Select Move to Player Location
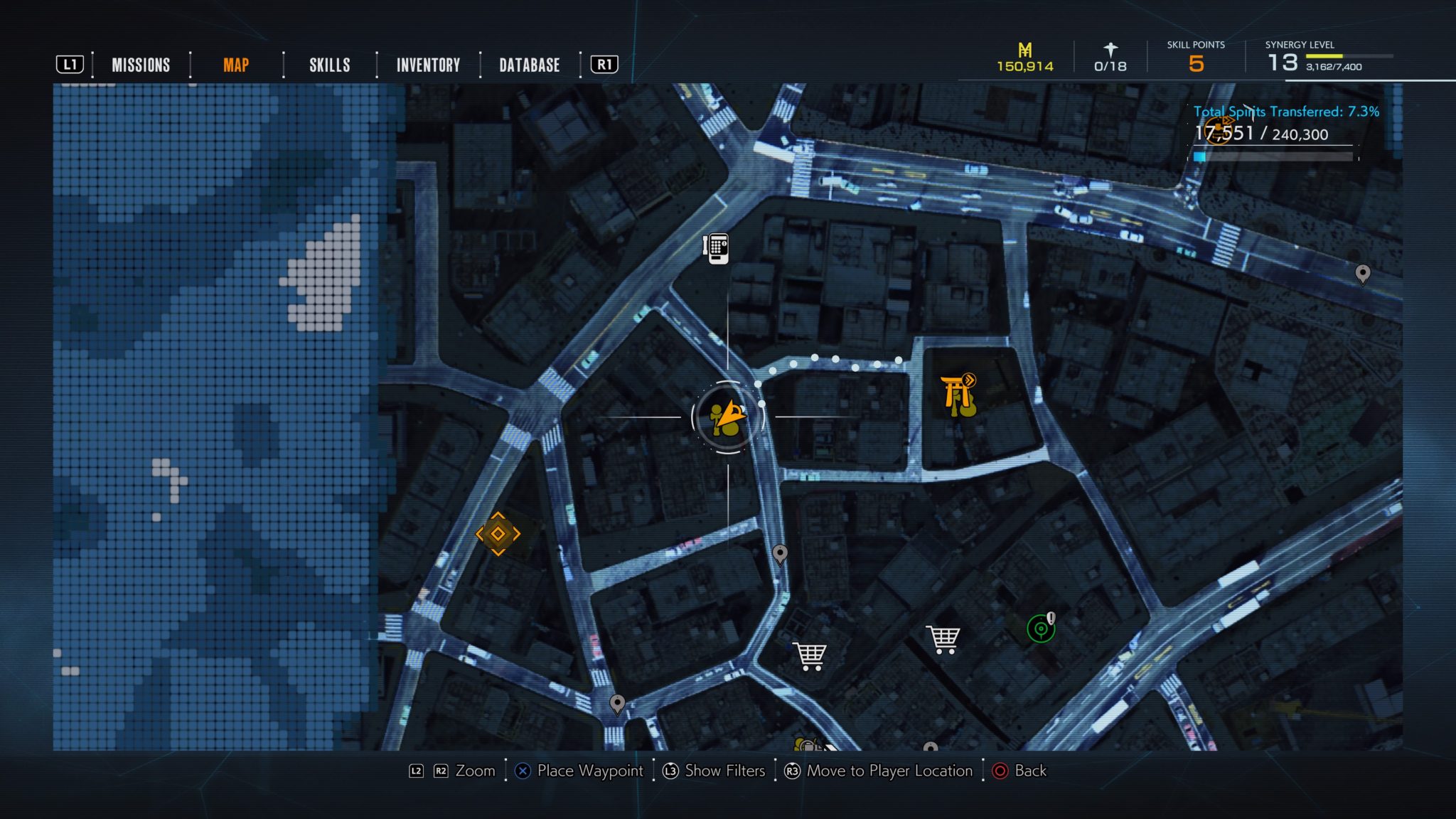The width and height of the screenshot is (1456, 819). click(886, 771)
